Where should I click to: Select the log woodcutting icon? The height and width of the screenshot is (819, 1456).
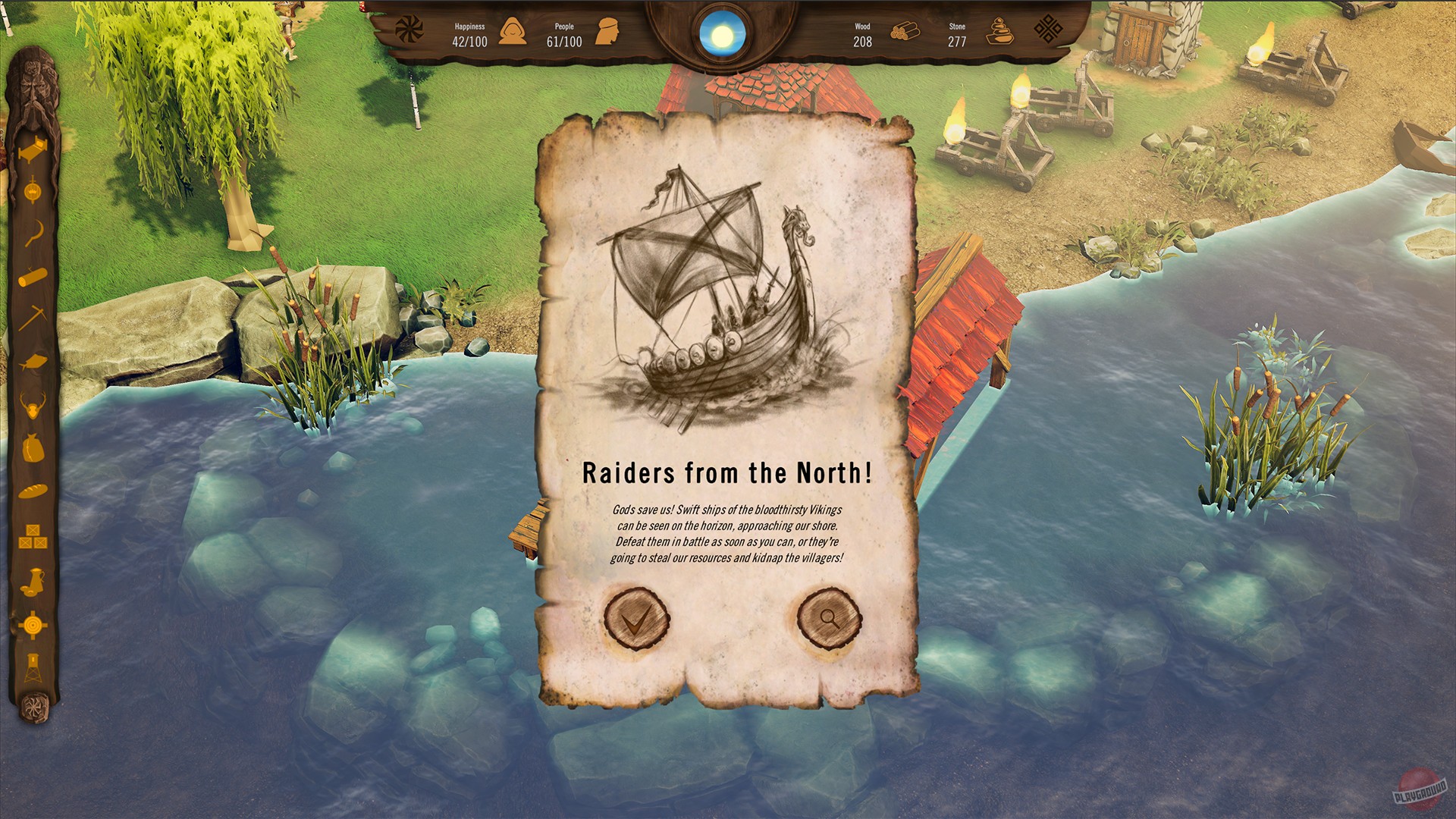click(33, 277)
